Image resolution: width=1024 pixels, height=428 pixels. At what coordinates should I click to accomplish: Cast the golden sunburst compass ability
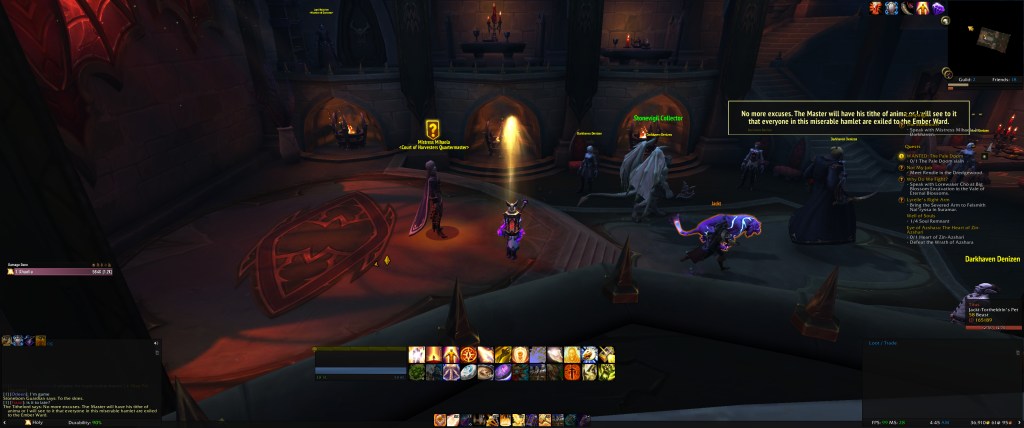(x=468, y=354)
